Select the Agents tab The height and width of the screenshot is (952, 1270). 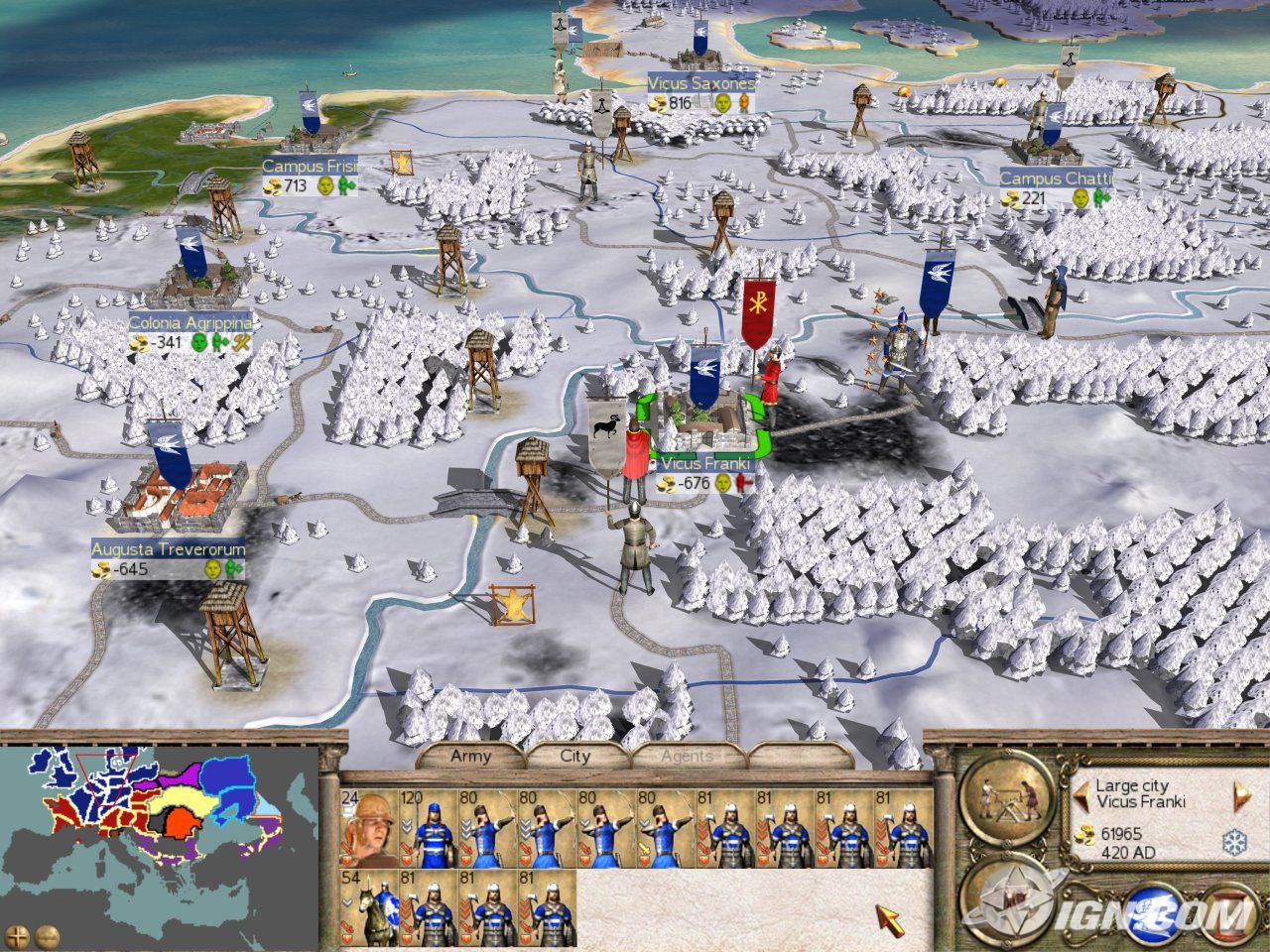(687, 756)
